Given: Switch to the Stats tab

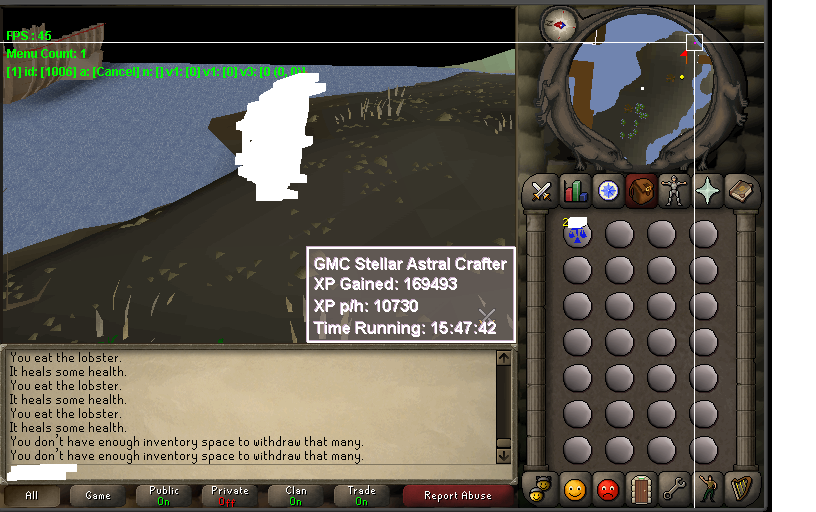Looking at the screenshot, I should (x=575, y=190).
